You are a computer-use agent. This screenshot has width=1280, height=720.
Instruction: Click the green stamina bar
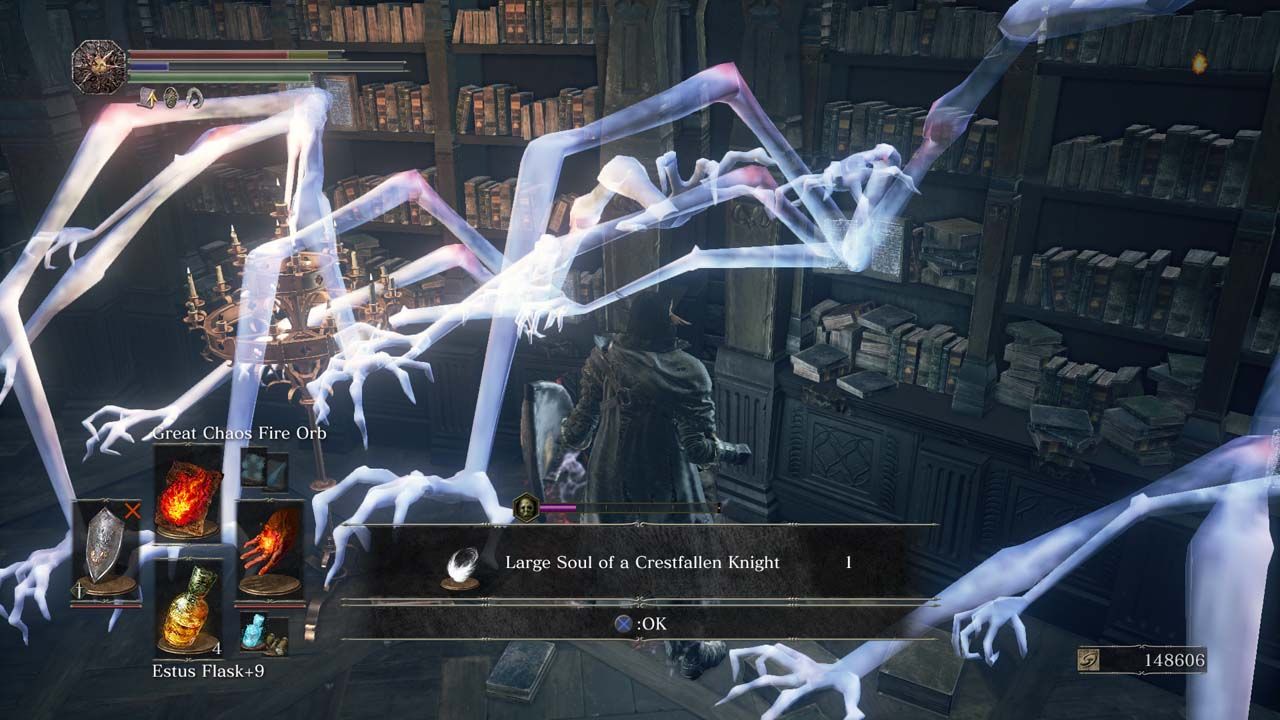(x=220, y=77)
